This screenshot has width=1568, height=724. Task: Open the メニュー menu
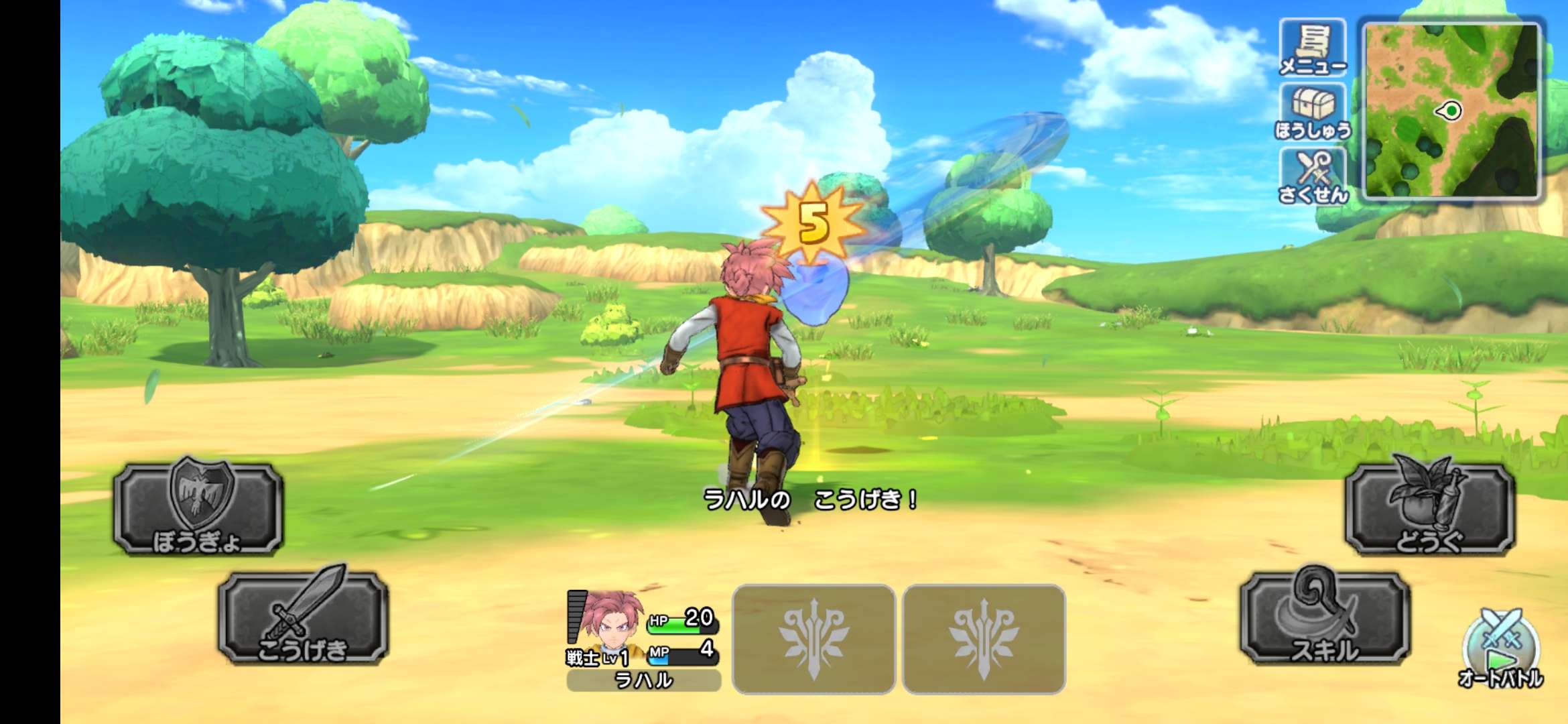pos(1312,48)
